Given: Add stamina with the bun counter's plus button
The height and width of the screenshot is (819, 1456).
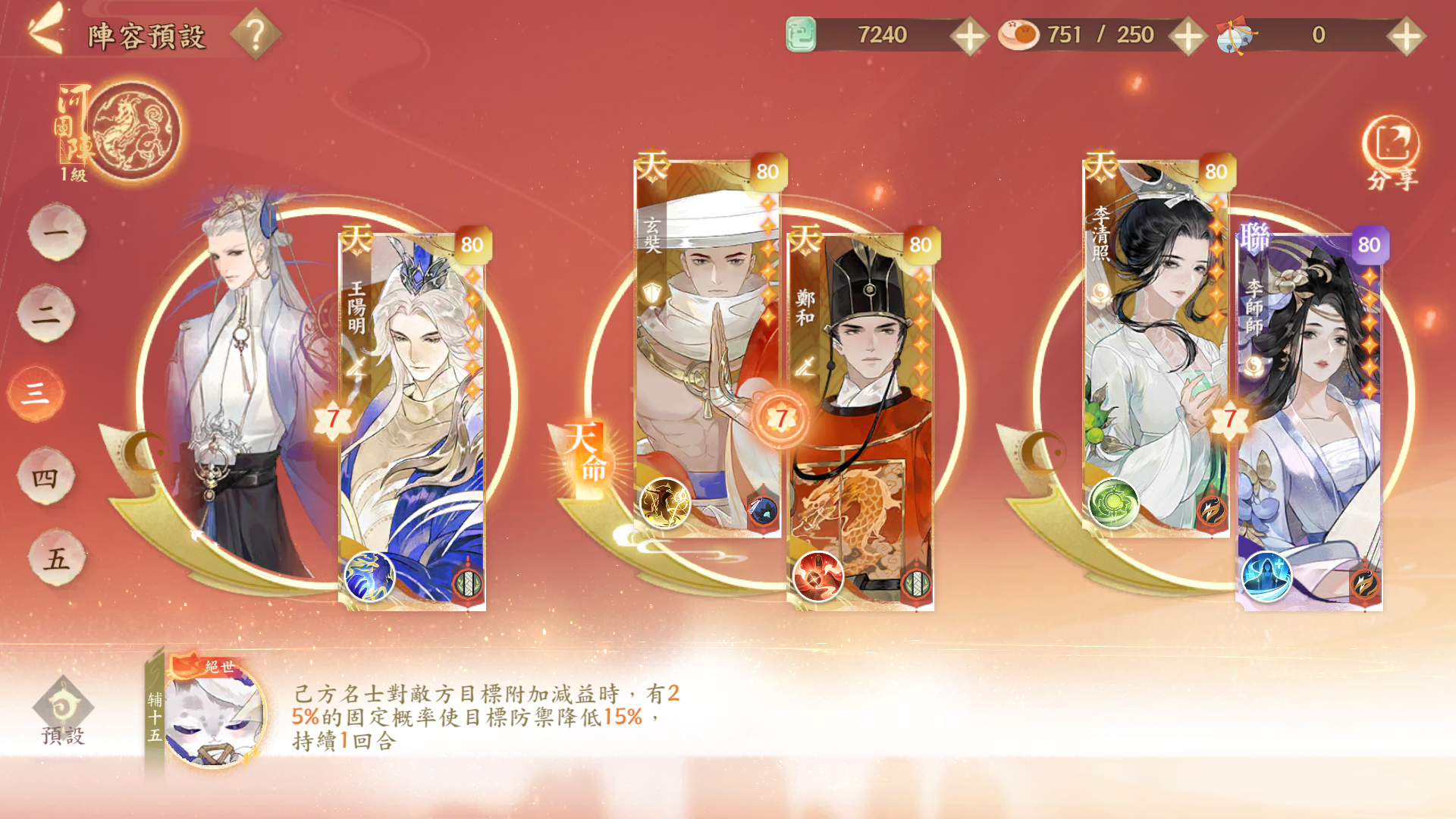Looking at the screenshot, I should click(1188, 36).
